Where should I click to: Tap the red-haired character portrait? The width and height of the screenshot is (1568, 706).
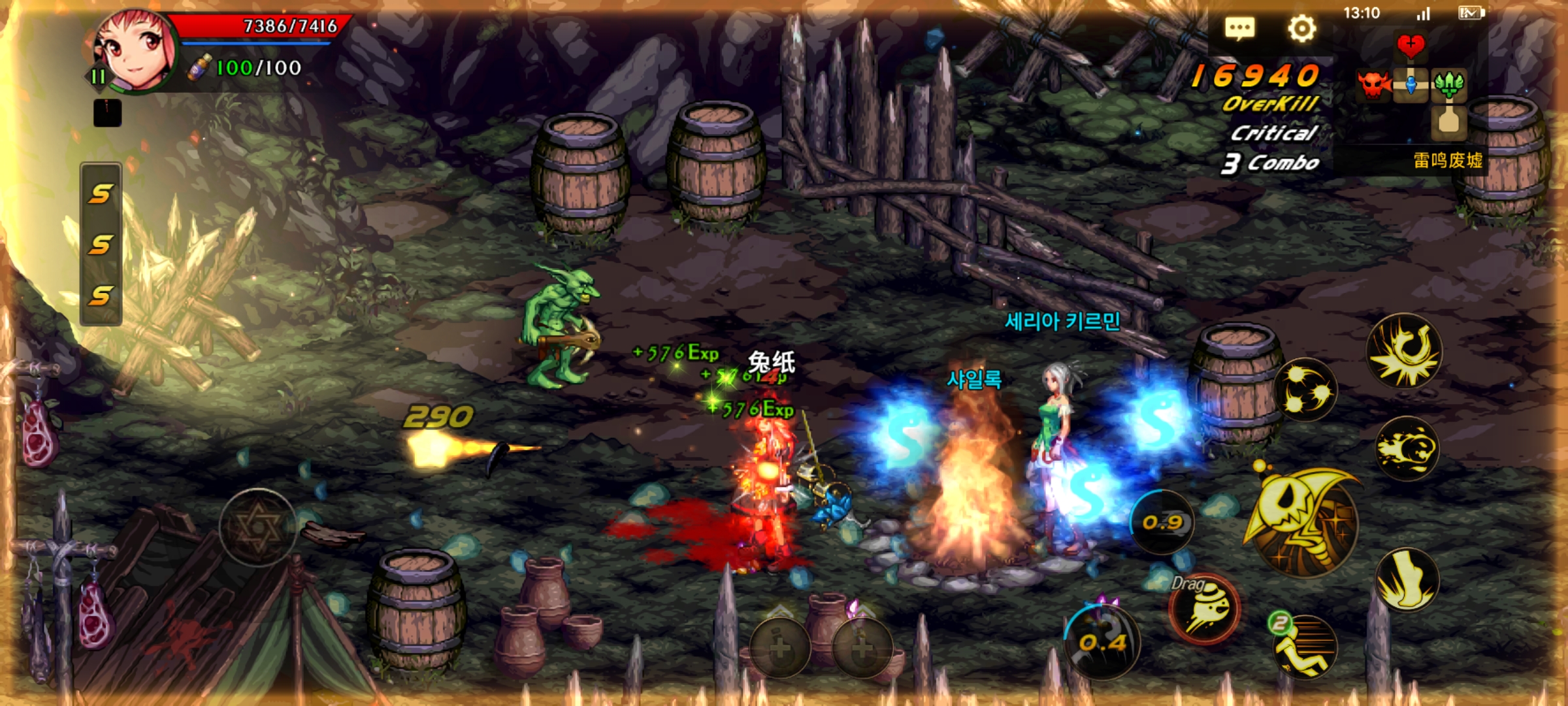(x=136, y=51)
